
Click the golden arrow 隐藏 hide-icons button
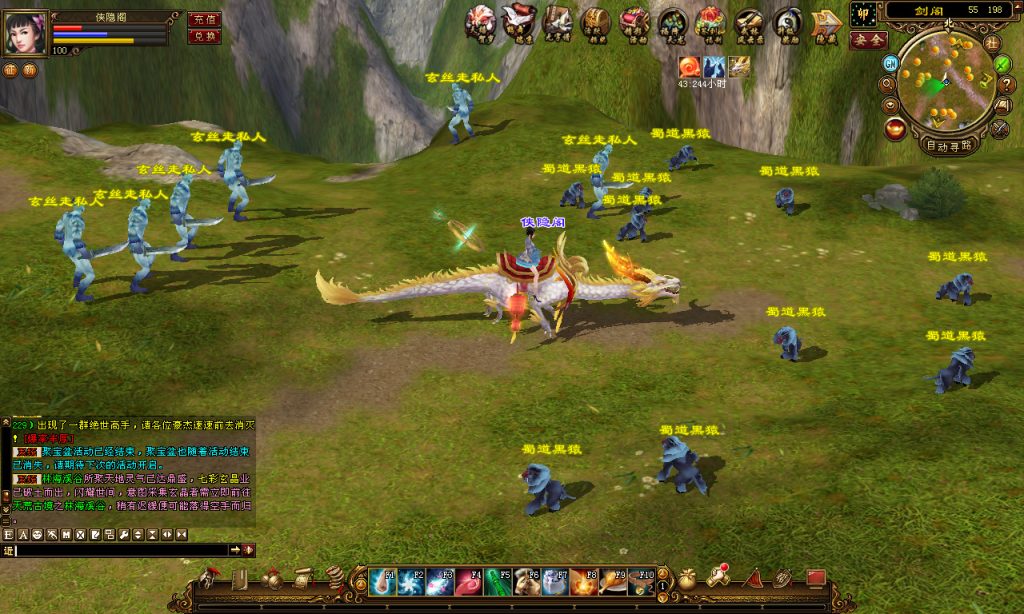click(x=825, y=22)
